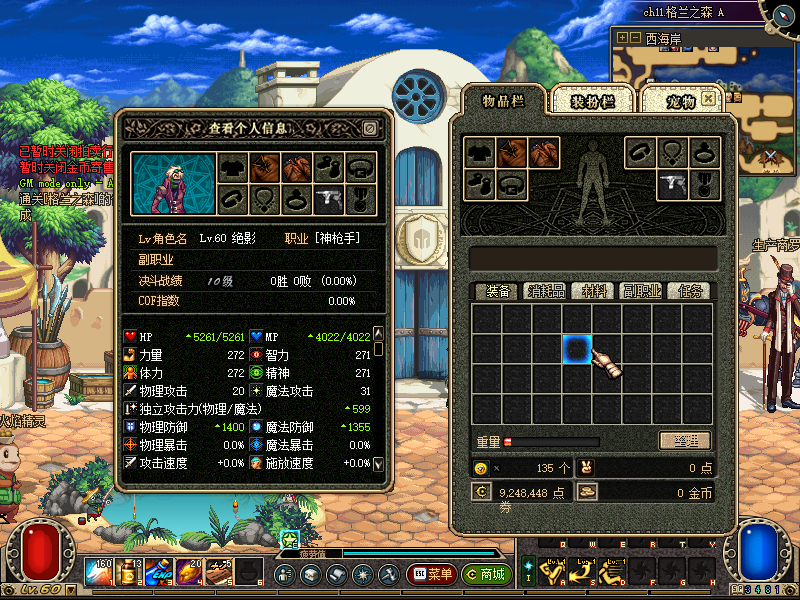Image resolution: width=800 pixels, height=600 pixels.
Task: Select the 装备 category tab
Action: [497, 291]
